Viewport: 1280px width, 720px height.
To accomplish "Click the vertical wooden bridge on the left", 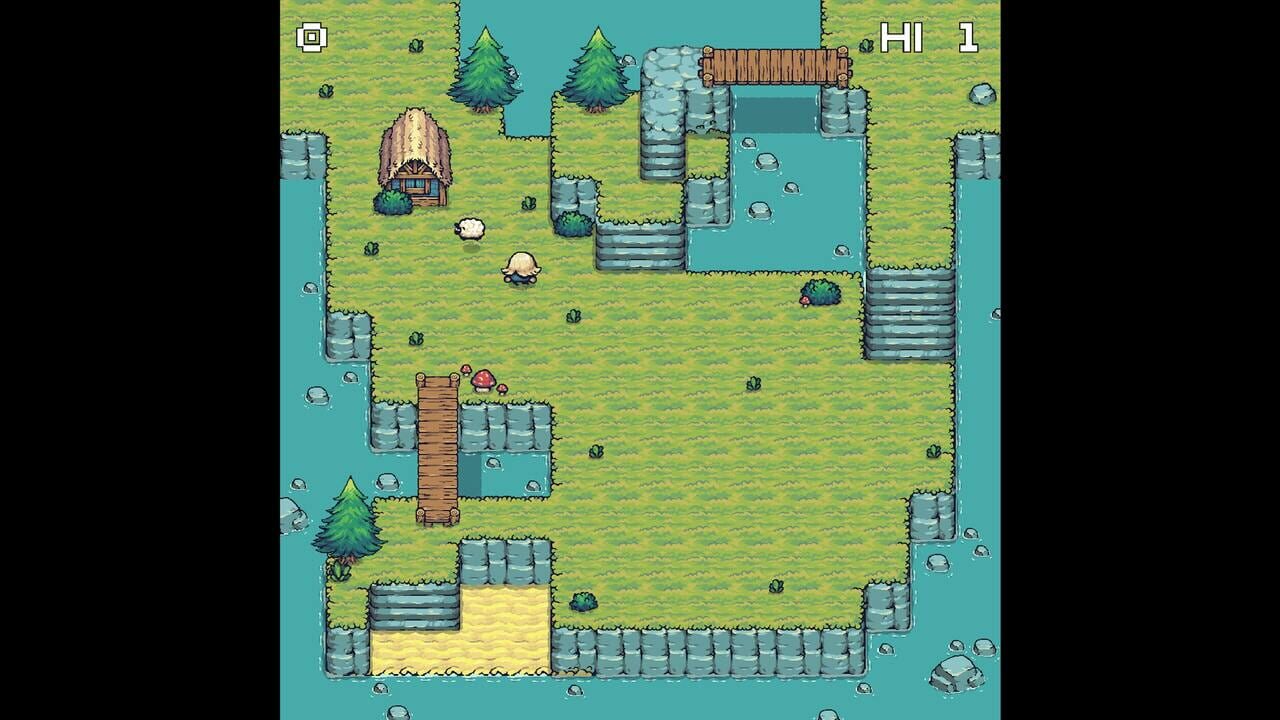I will click(x=437, y=450).
